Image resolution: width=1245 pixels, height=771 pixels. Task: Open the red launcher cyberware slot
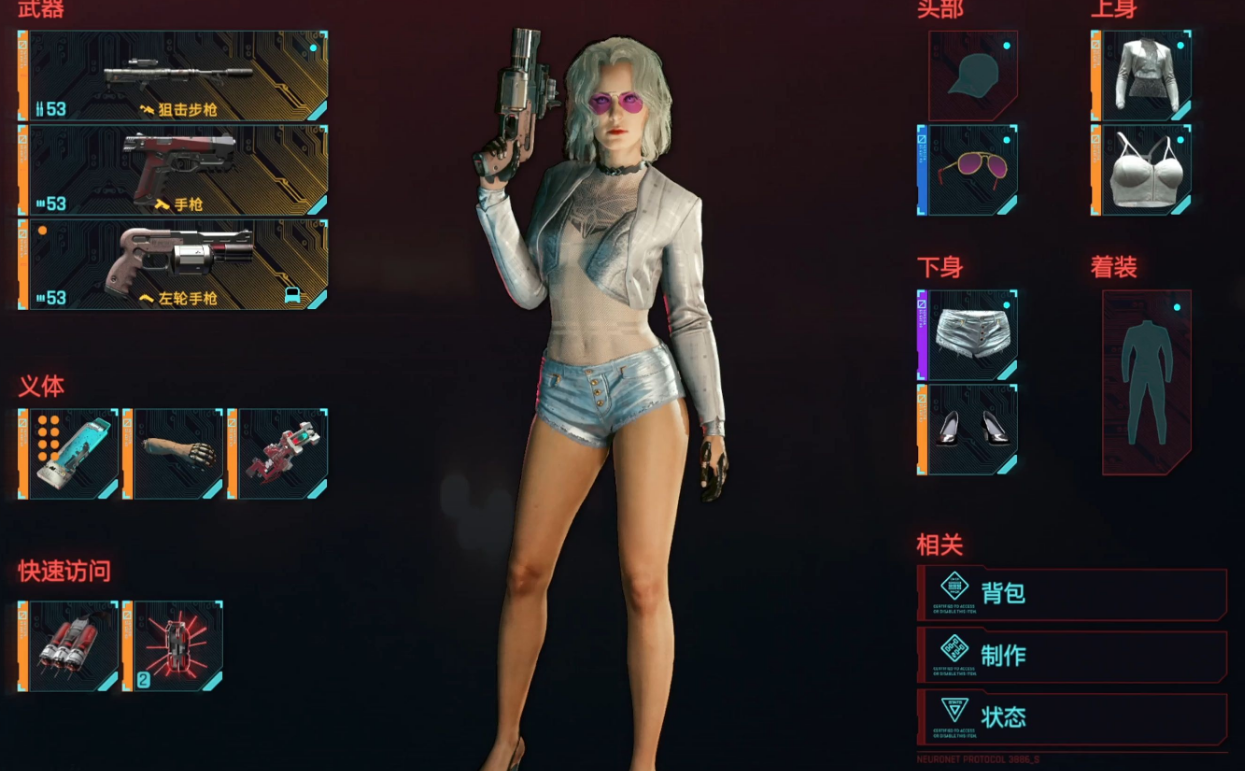280,453
